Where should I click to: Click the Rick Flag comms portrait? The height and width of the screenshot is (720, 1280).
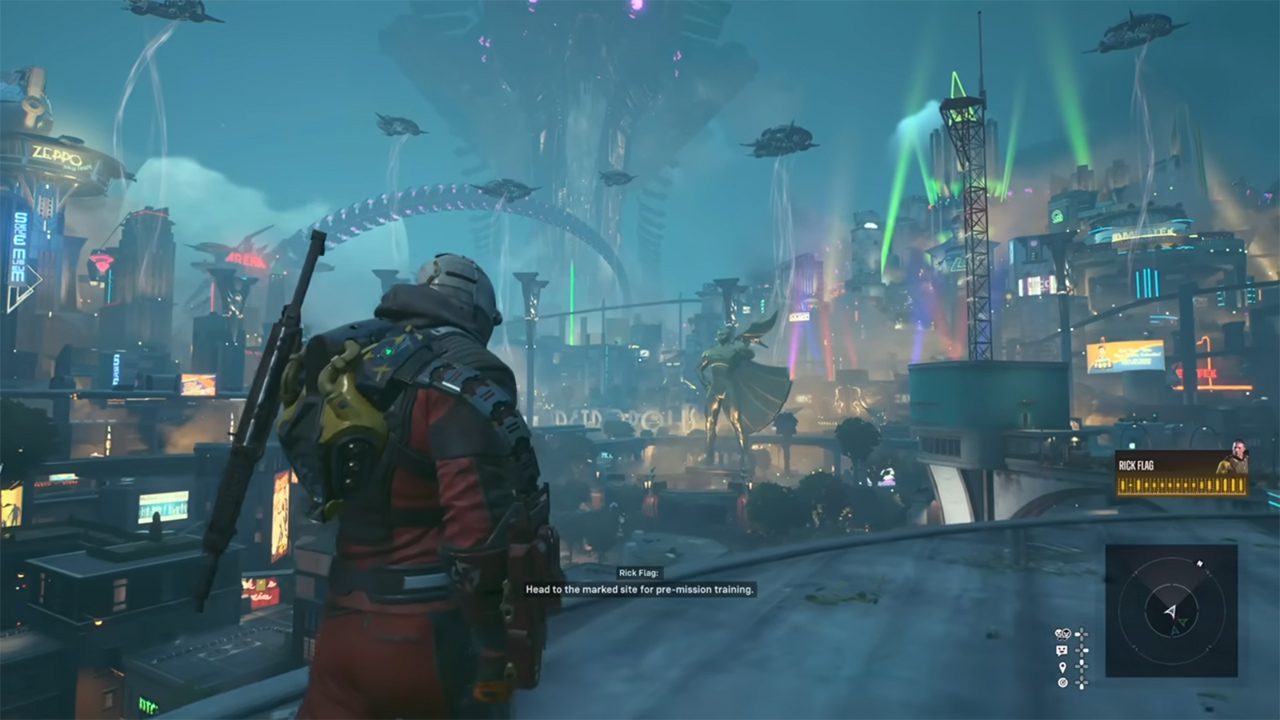coord(1232,458)
